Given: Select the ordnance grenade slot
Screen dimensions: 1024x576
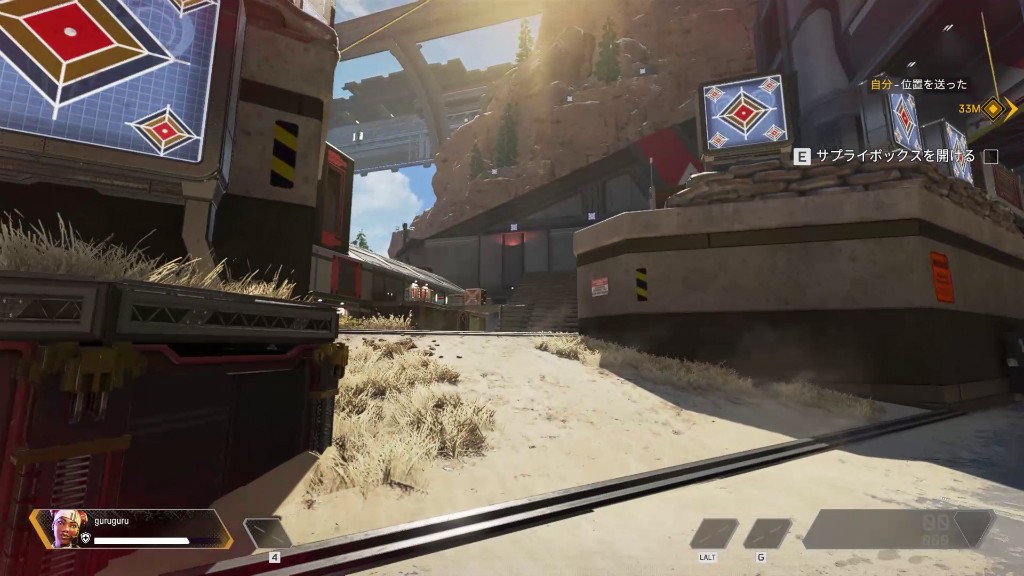Looking at the screenshot, I should [x=767, y=533].
